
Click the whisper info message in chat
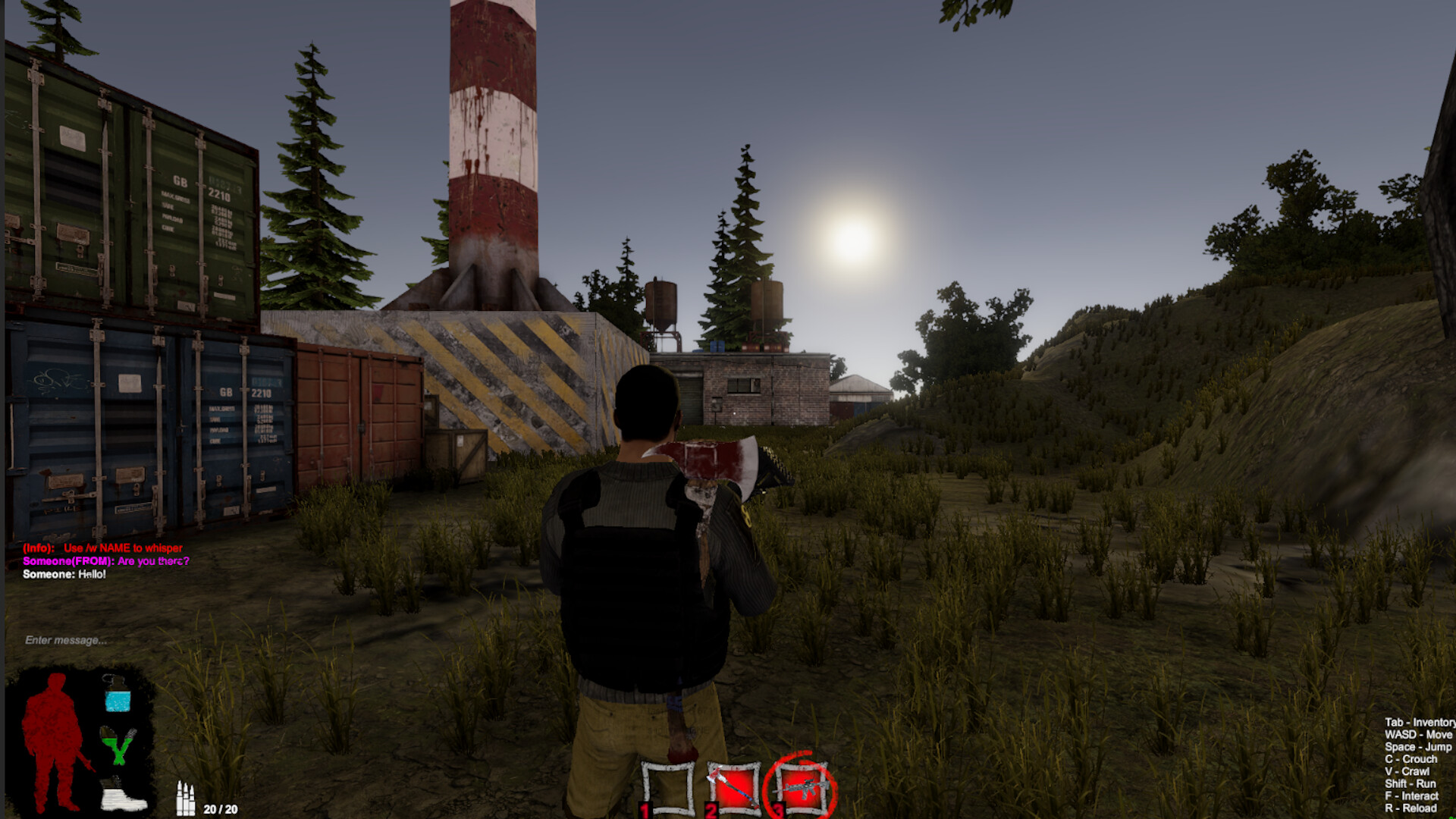pyautogui.click(x=102, y=548)
